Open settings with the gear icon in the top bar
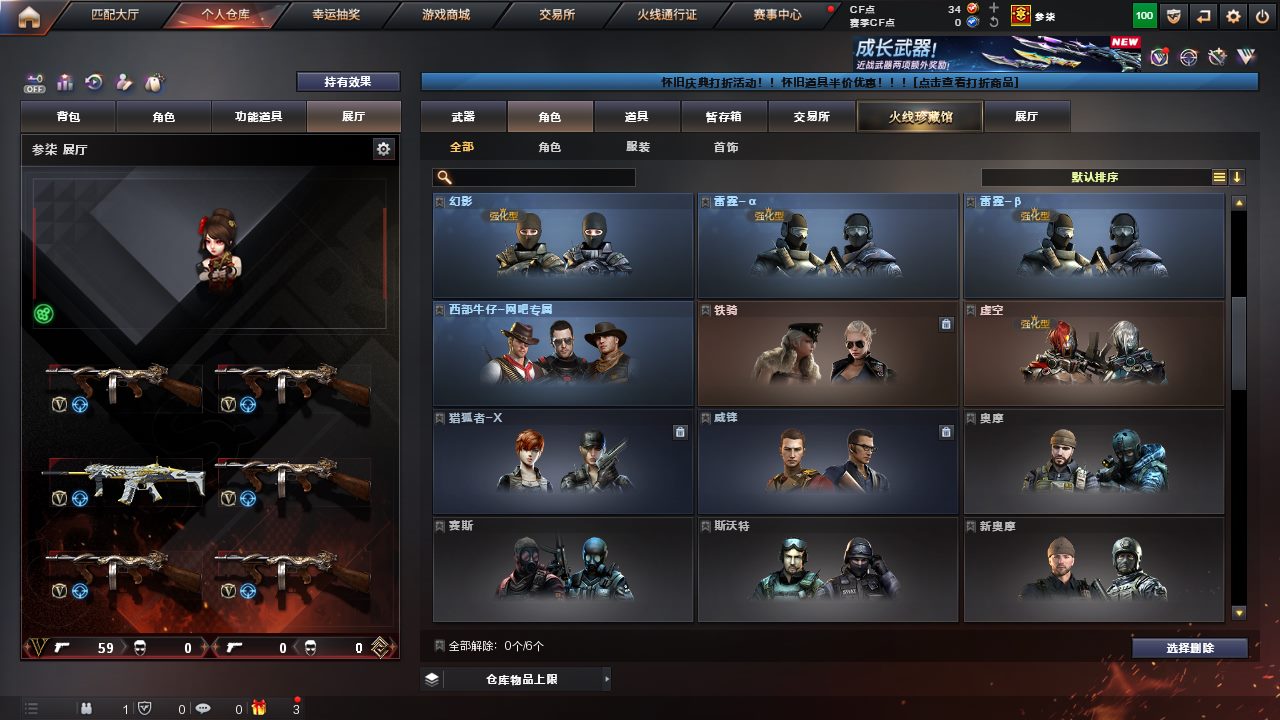Image resolution: width=1280 pixels, height=720 pixels. [x=1233, y=16]
